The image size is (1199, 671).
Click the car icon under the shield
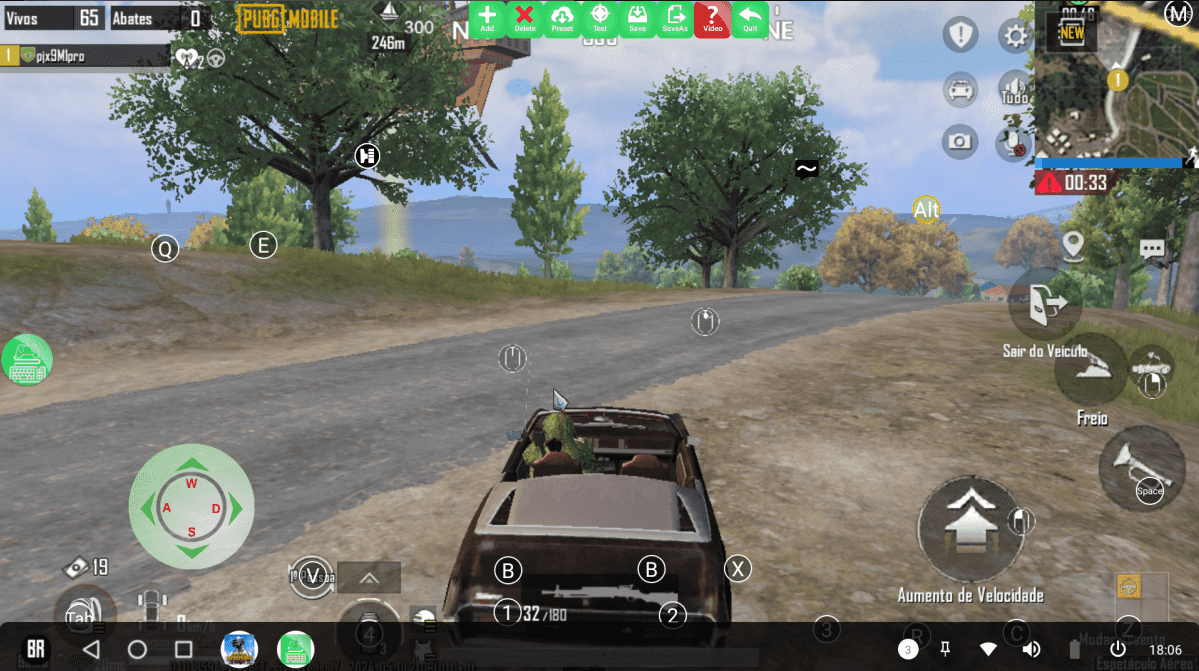point(960,90)
